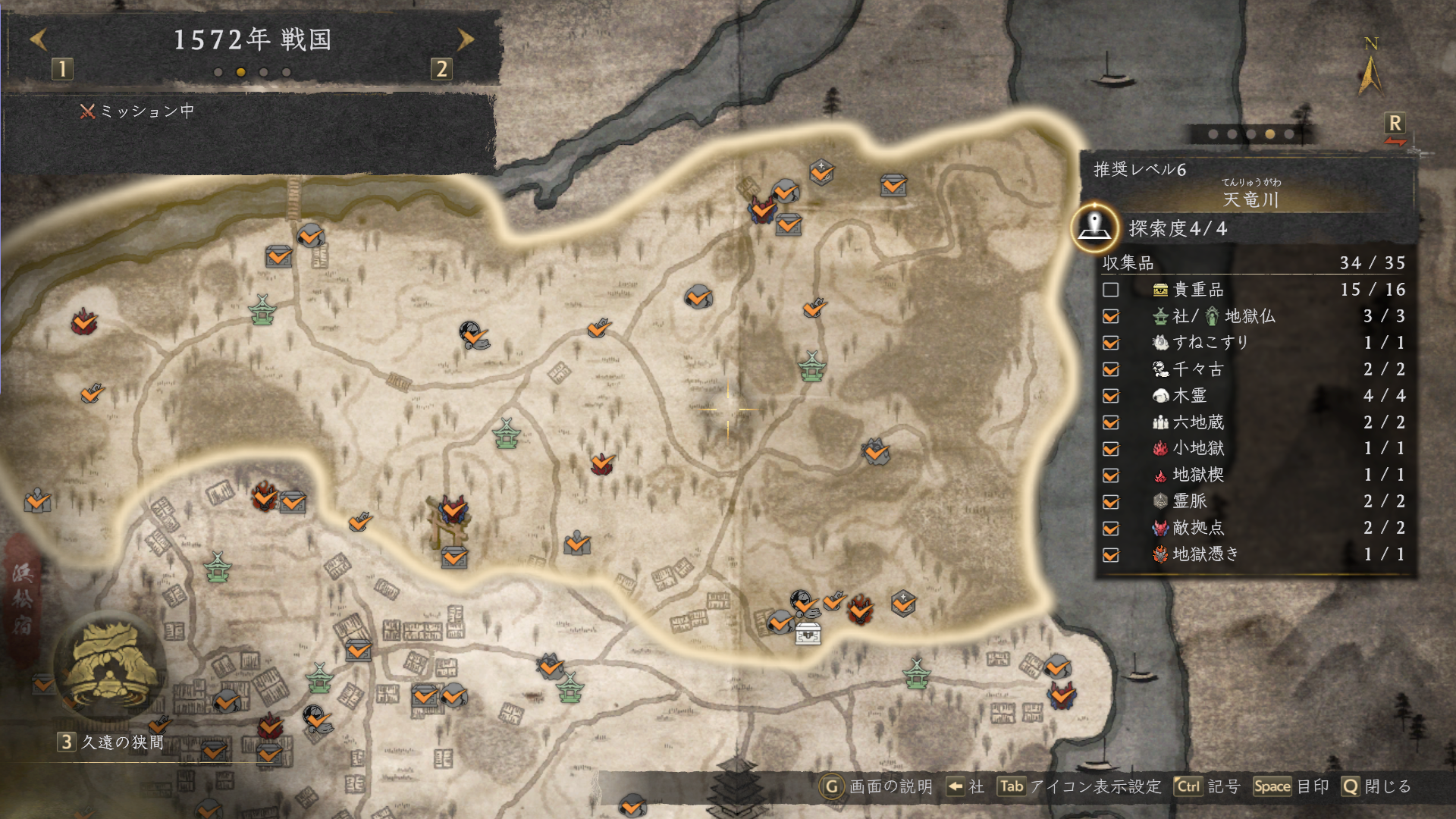Toggle the 六地蔵 filter checkbox
Screen dimensions: 1456x819
point(1111,422)
